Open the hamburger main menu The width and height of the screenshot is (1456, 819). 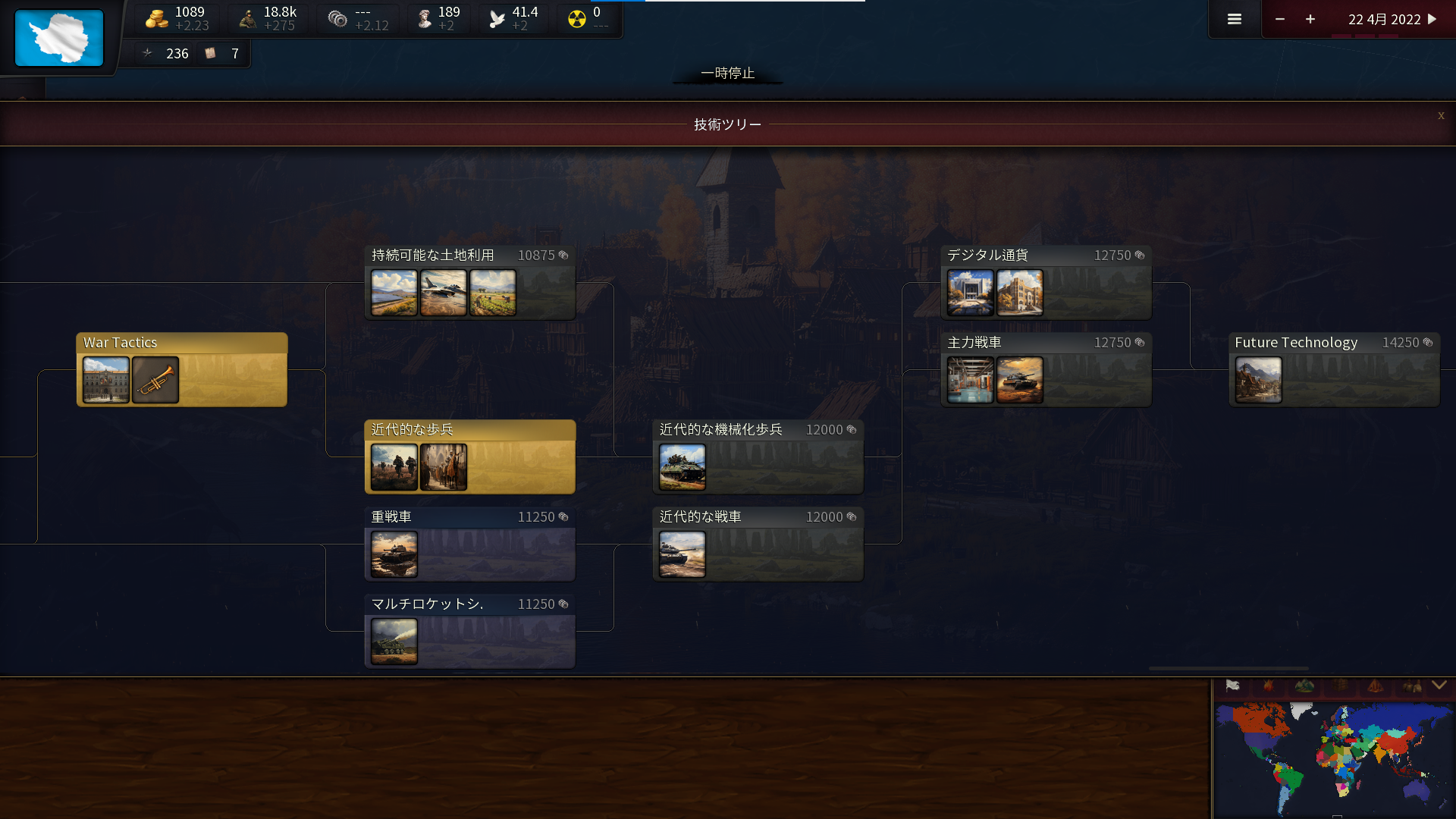(x=1235, y=19)
